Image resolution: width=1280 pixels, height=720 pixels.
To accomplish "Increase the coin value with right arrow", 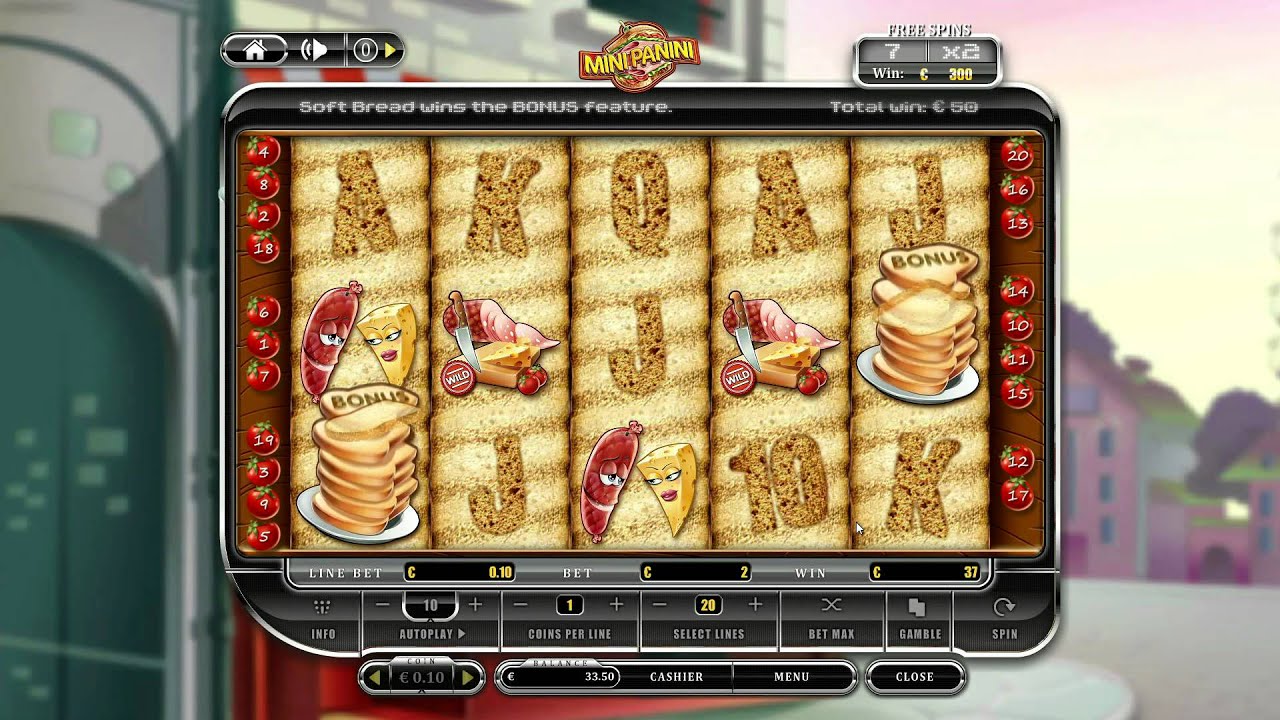I will [x=467, y=677].
